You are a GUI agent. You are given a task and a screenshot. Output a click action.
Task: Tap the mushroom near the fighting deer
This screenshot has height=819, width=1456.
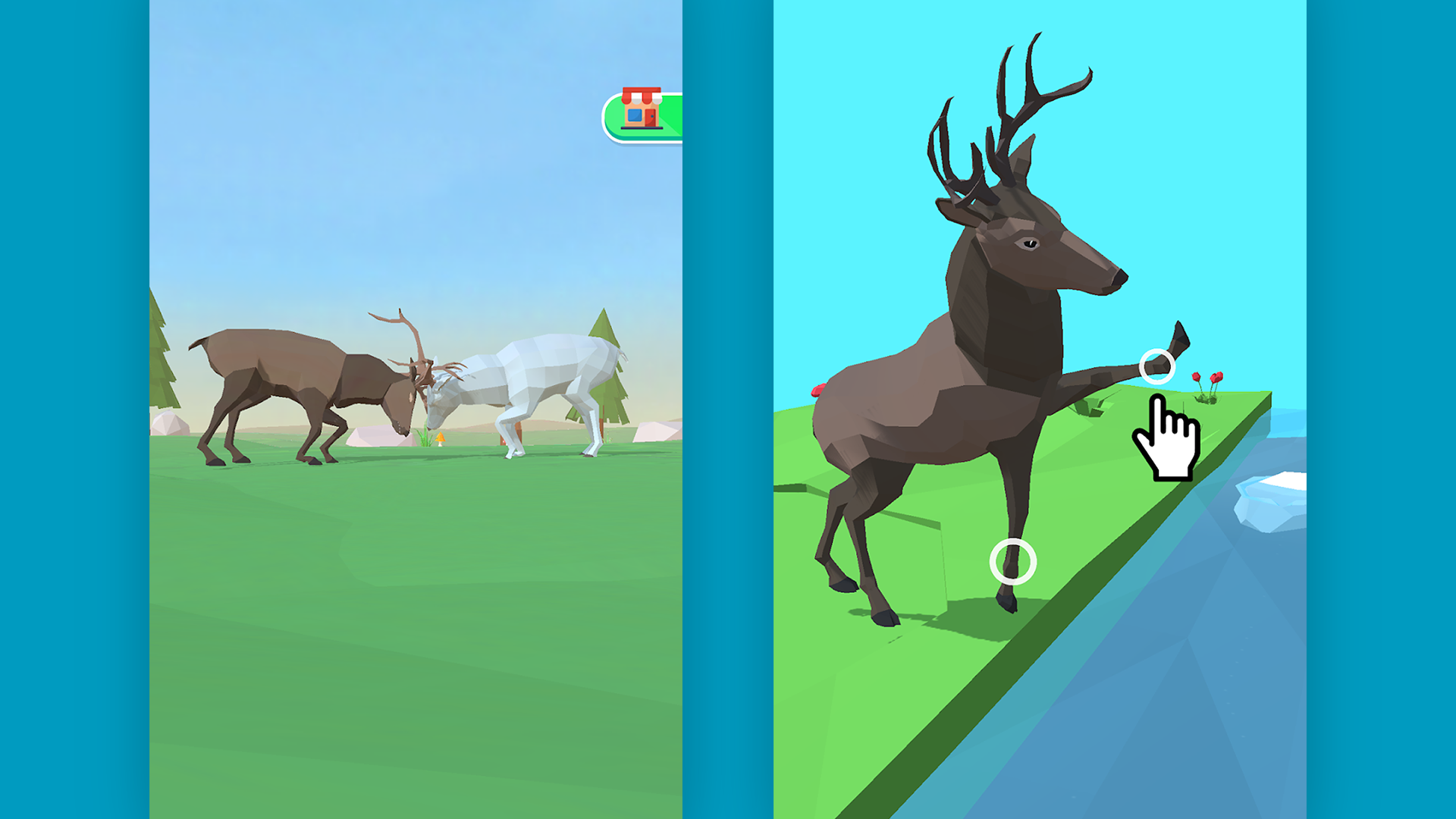pos(440,438)
